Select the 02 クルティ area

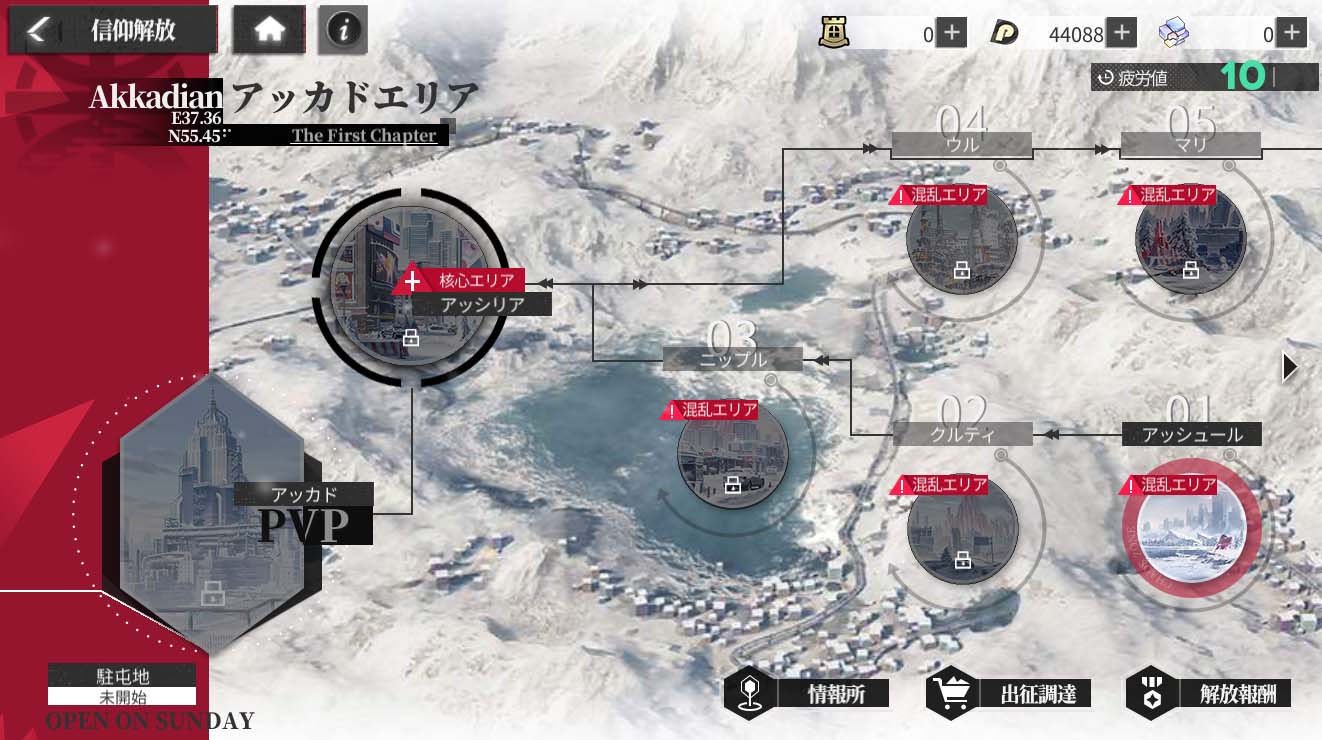coord(962,527)
